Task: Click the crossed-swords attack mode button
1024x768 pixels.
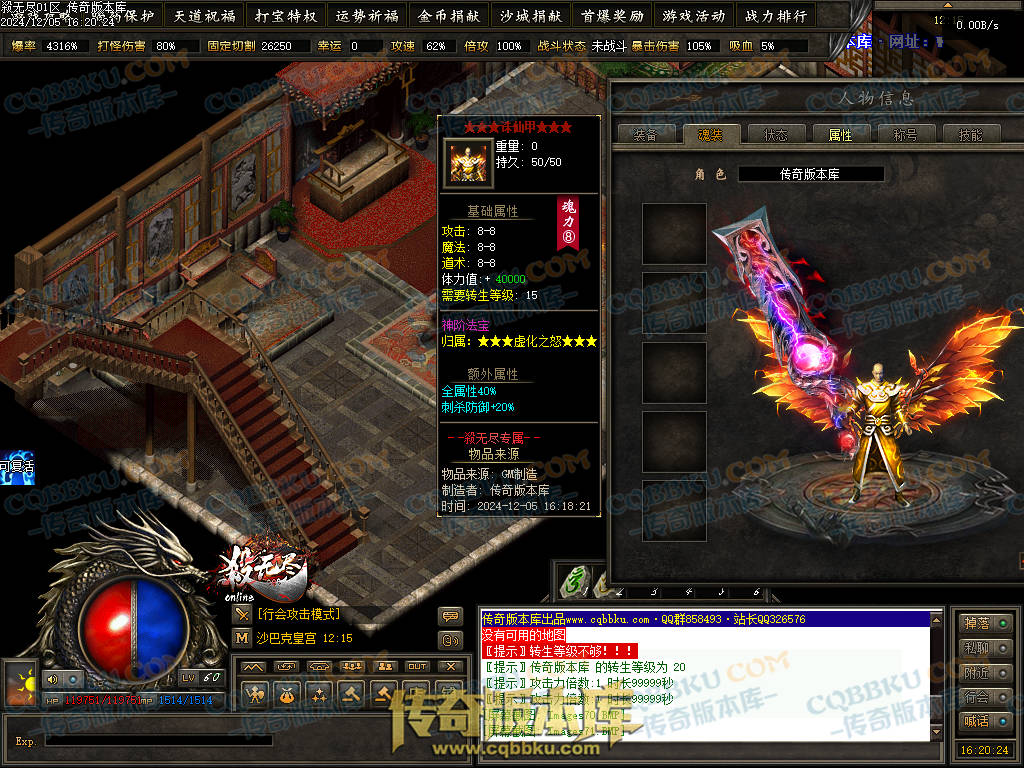Action: point(242,614)
